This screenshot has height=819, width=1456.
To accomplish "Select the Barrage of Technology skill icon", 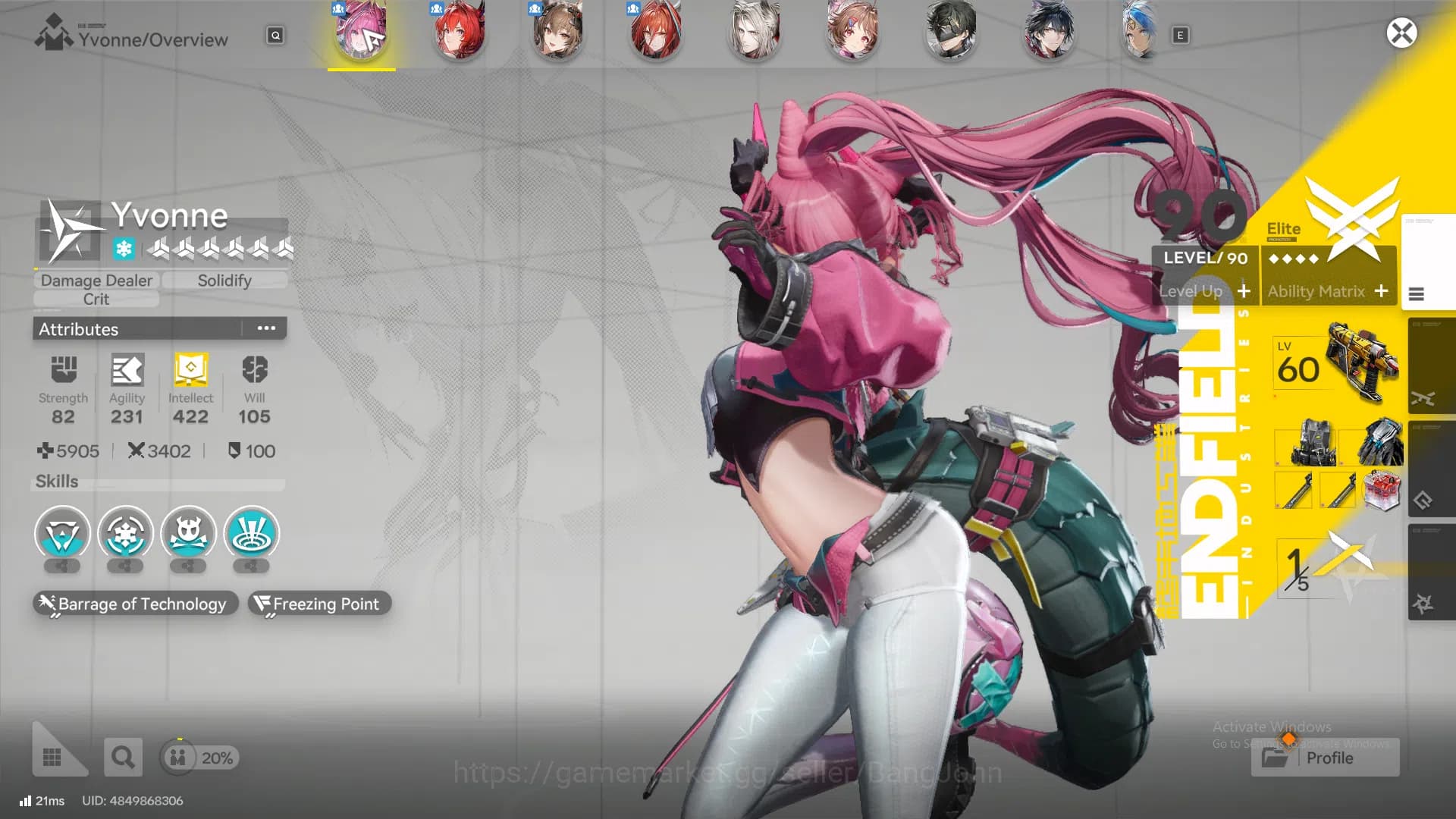I will point(133,604).
